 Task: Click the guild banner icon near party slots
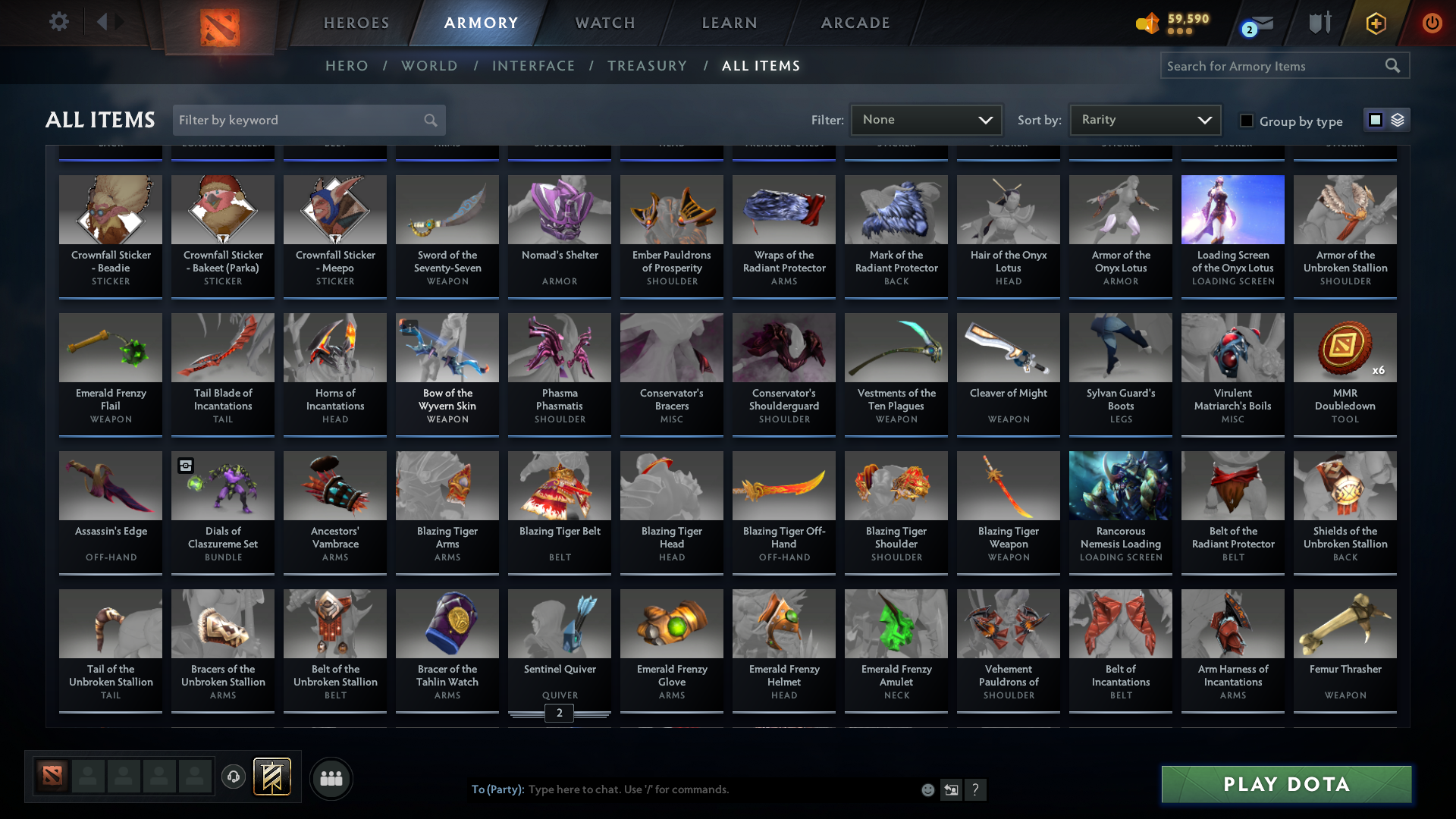(271, 777)
